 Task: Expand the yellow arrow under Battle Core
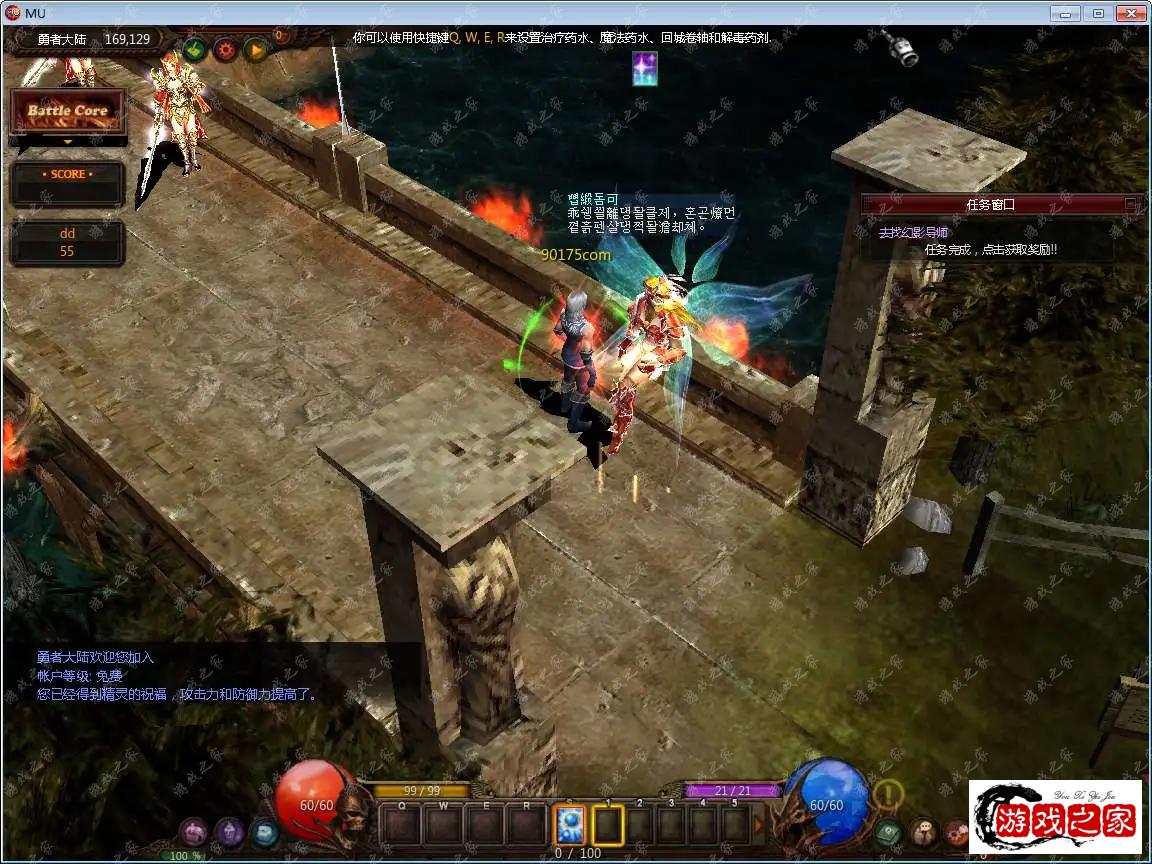67,142
